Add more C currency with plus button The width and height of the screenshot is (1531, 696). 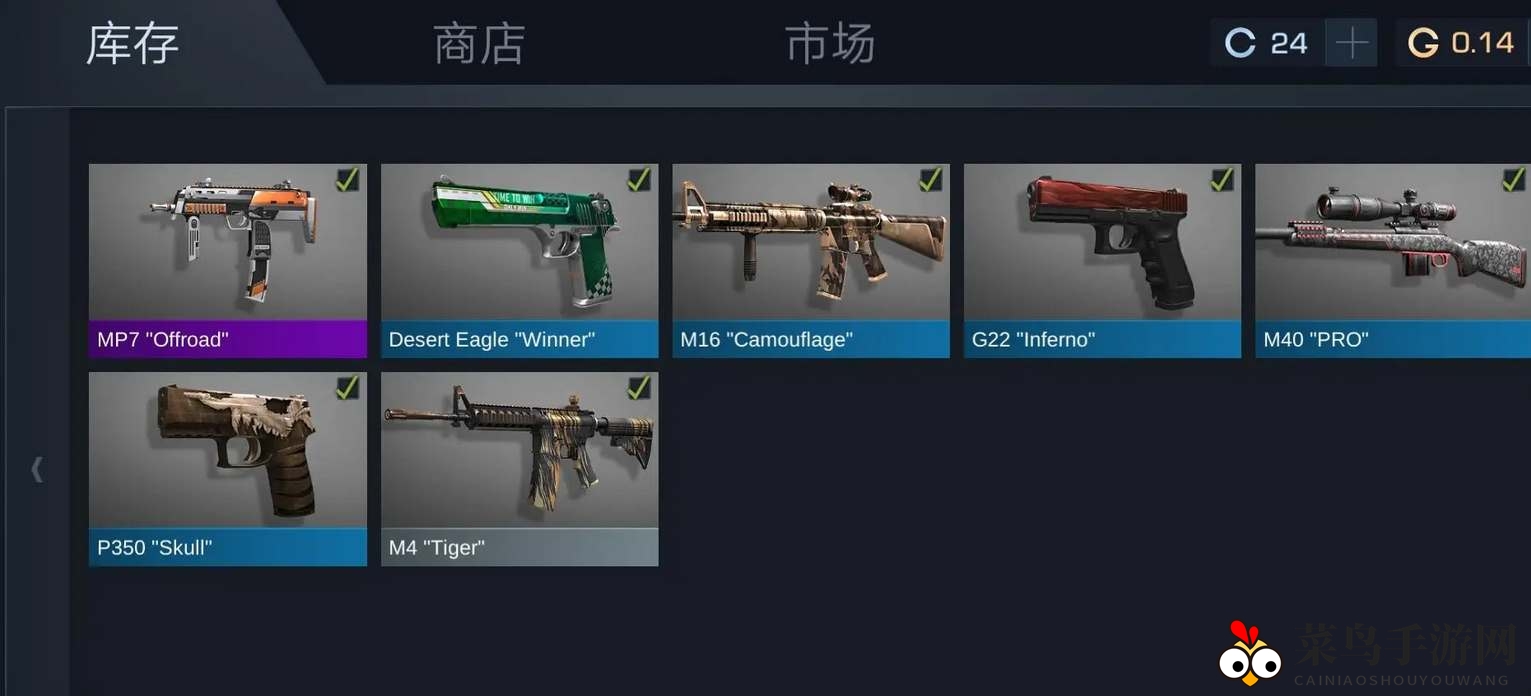[x=1351, y=43]
